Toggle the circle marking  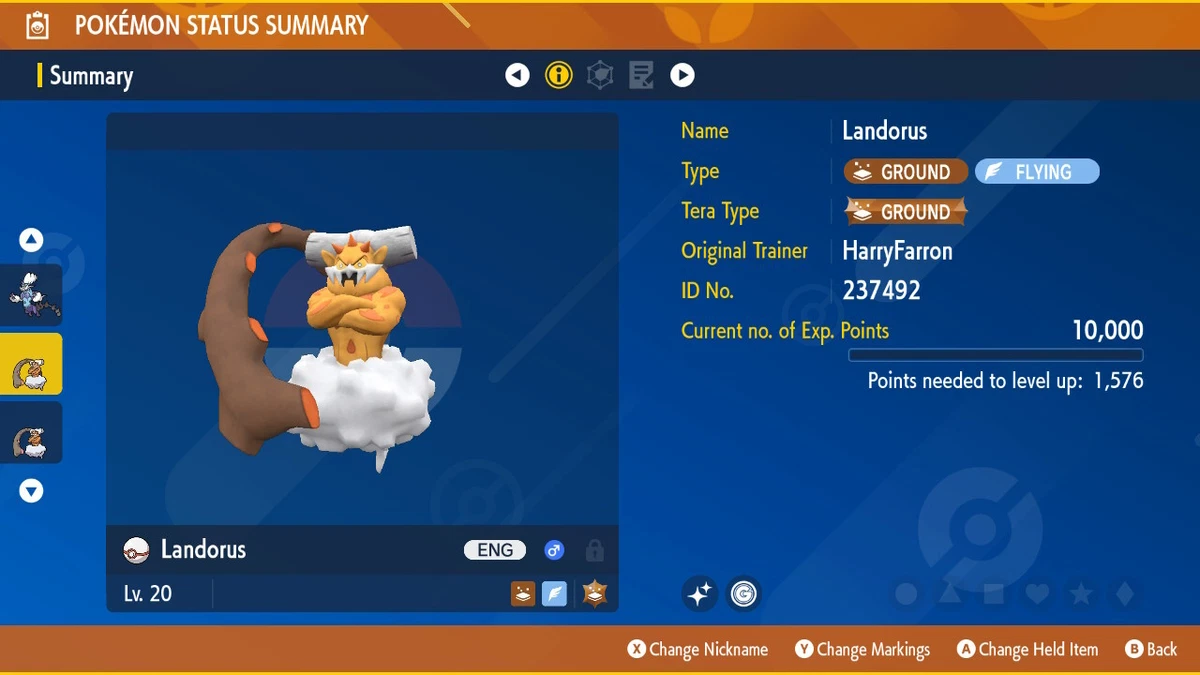pos(906,595)
